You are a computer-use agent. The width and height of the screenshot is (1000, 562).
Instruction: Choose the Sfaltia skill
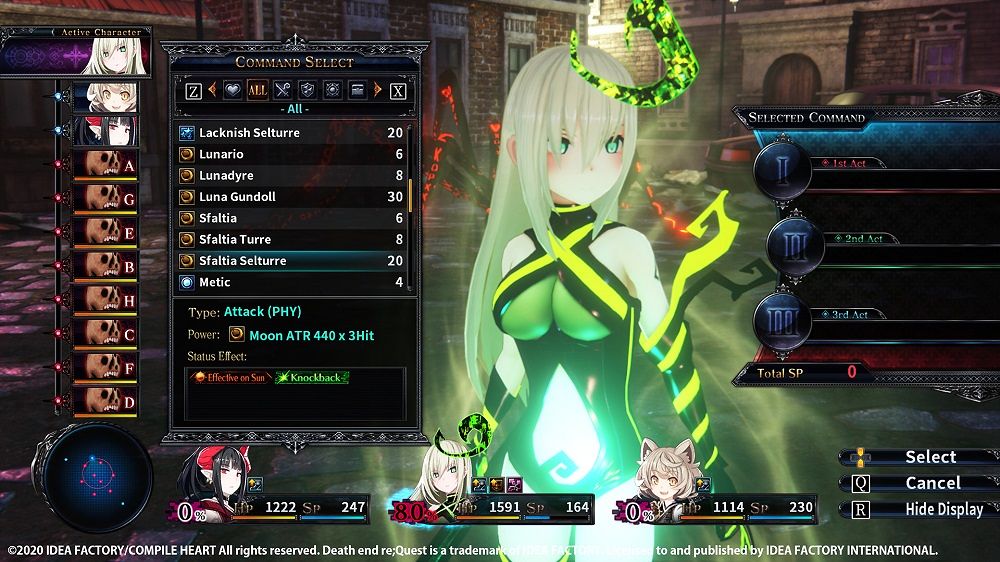pyautogui.click(x=290, y=218)
